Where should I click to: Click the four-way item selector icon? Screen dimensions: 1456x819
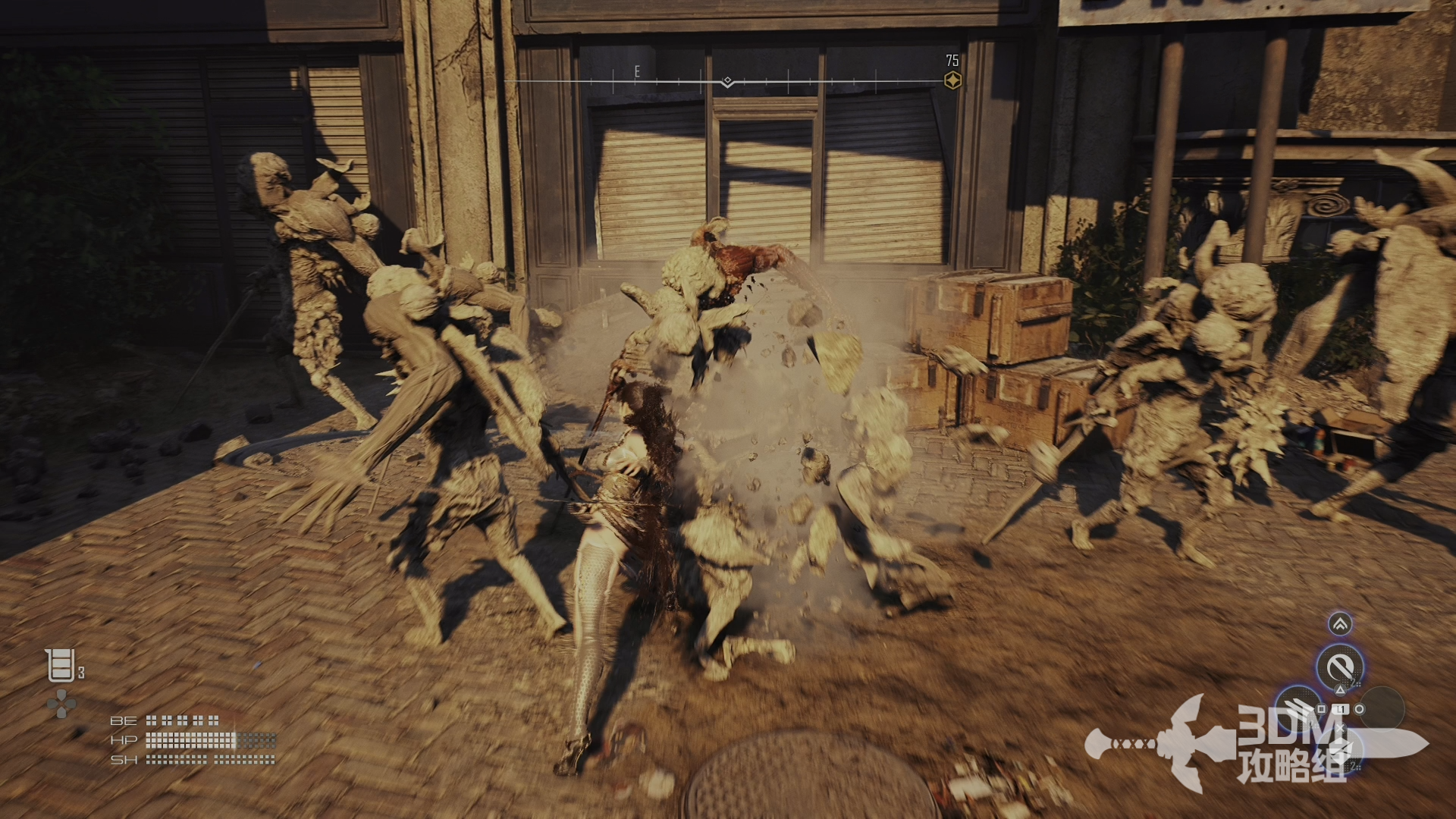click(61, 704)
